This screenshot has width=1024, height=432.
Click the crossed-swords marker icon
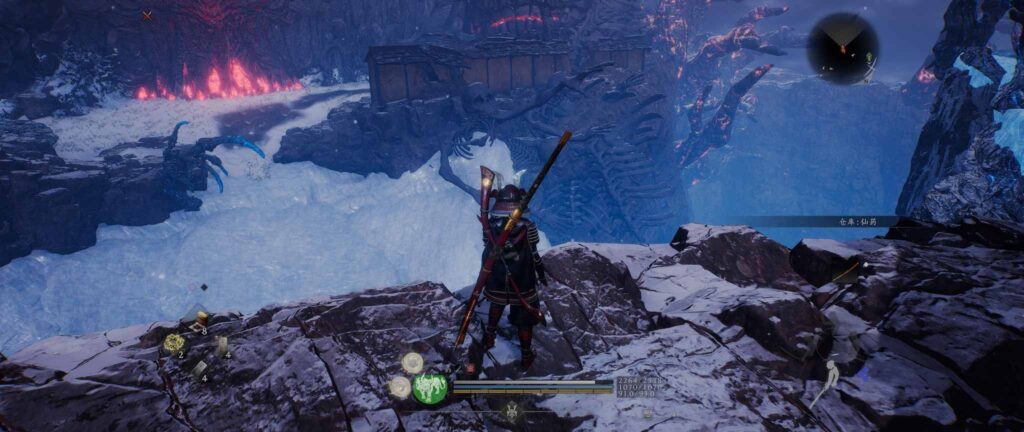tap(147, 16)
